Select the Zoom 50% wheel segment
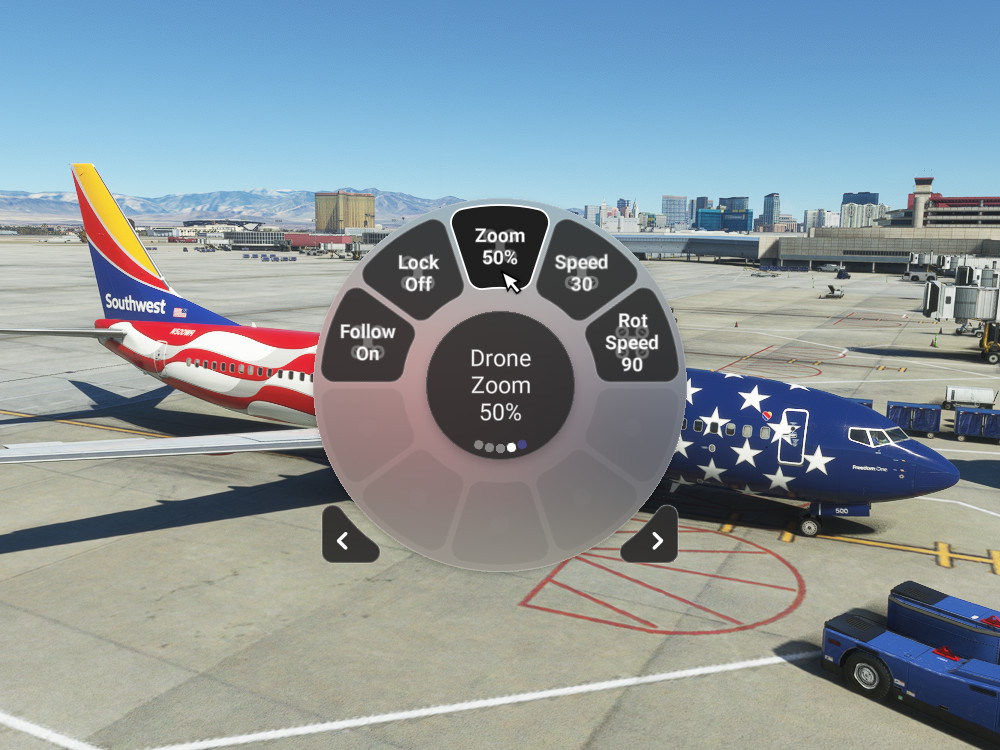 pos(499,247)
